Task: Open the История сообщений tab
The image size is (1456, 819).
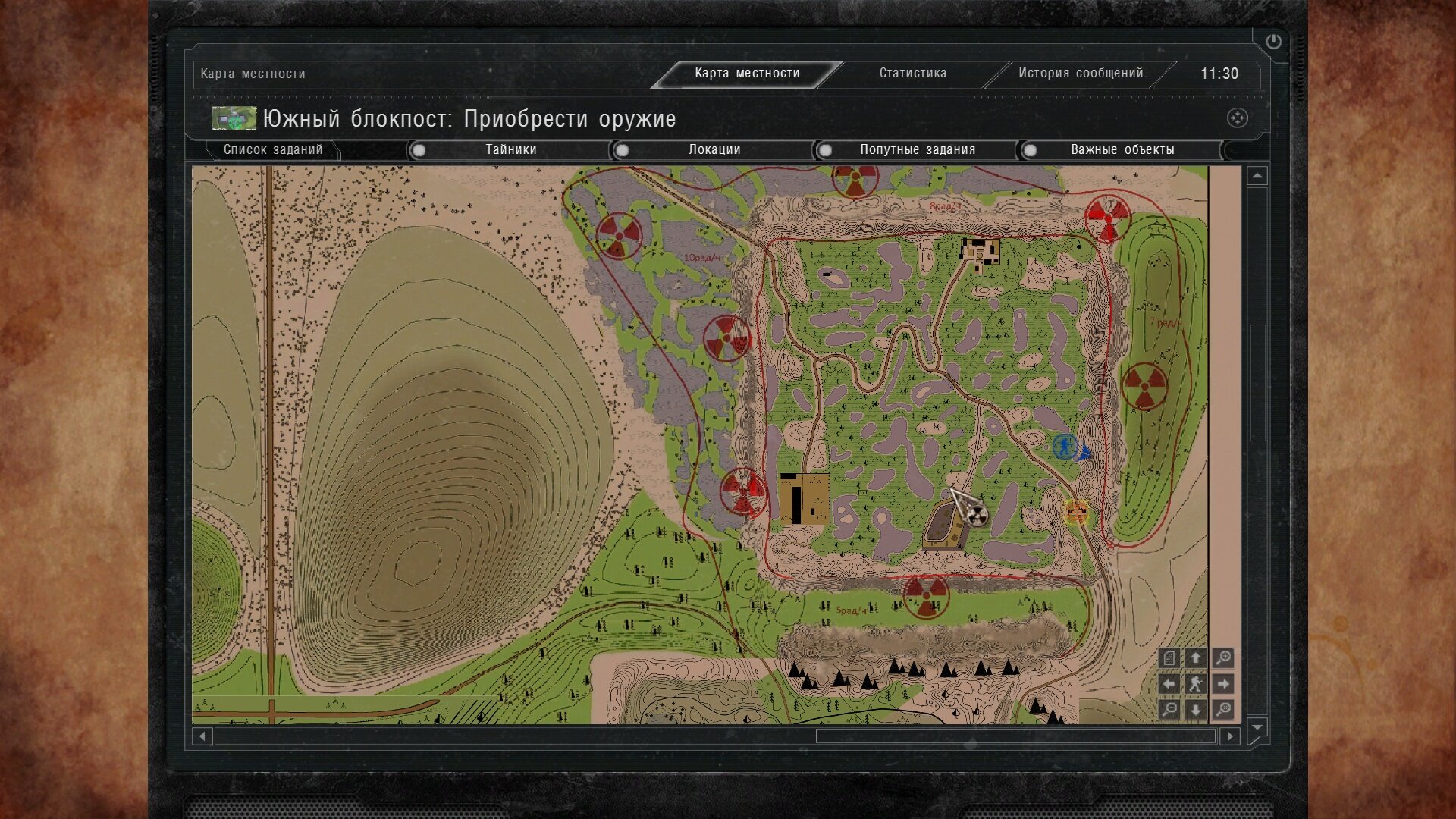Action: click(x=1080, y=74)
